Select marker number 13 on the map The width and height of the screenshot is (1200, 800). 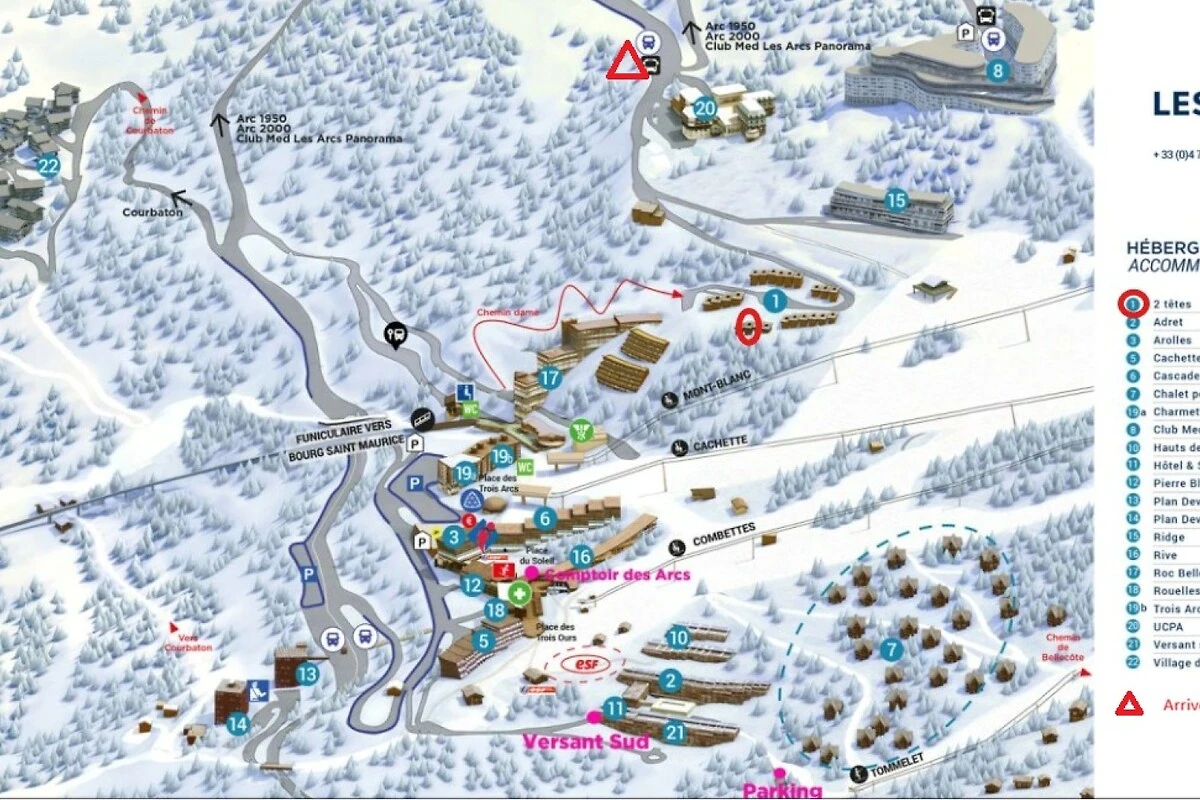306,675
